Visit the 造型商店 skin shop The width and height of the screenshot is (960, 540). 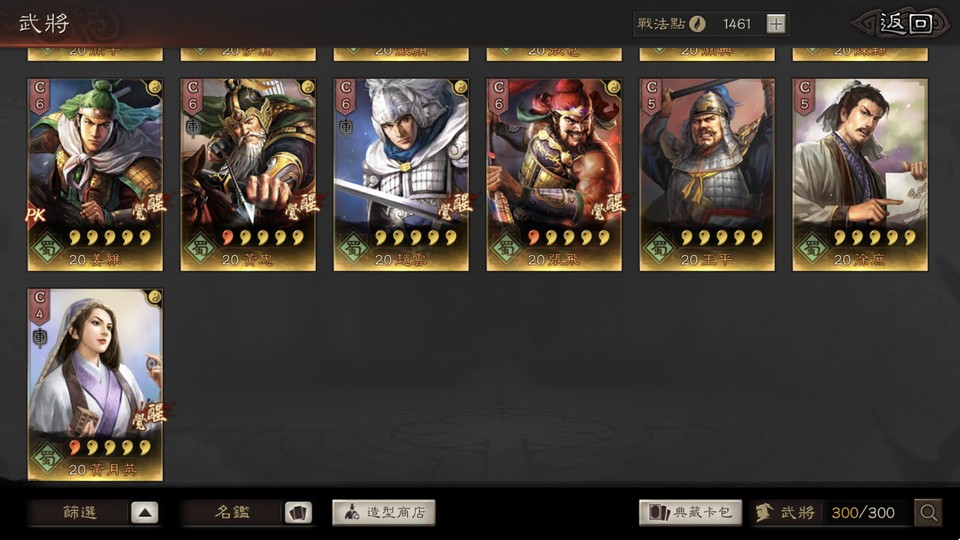point(384,513)
